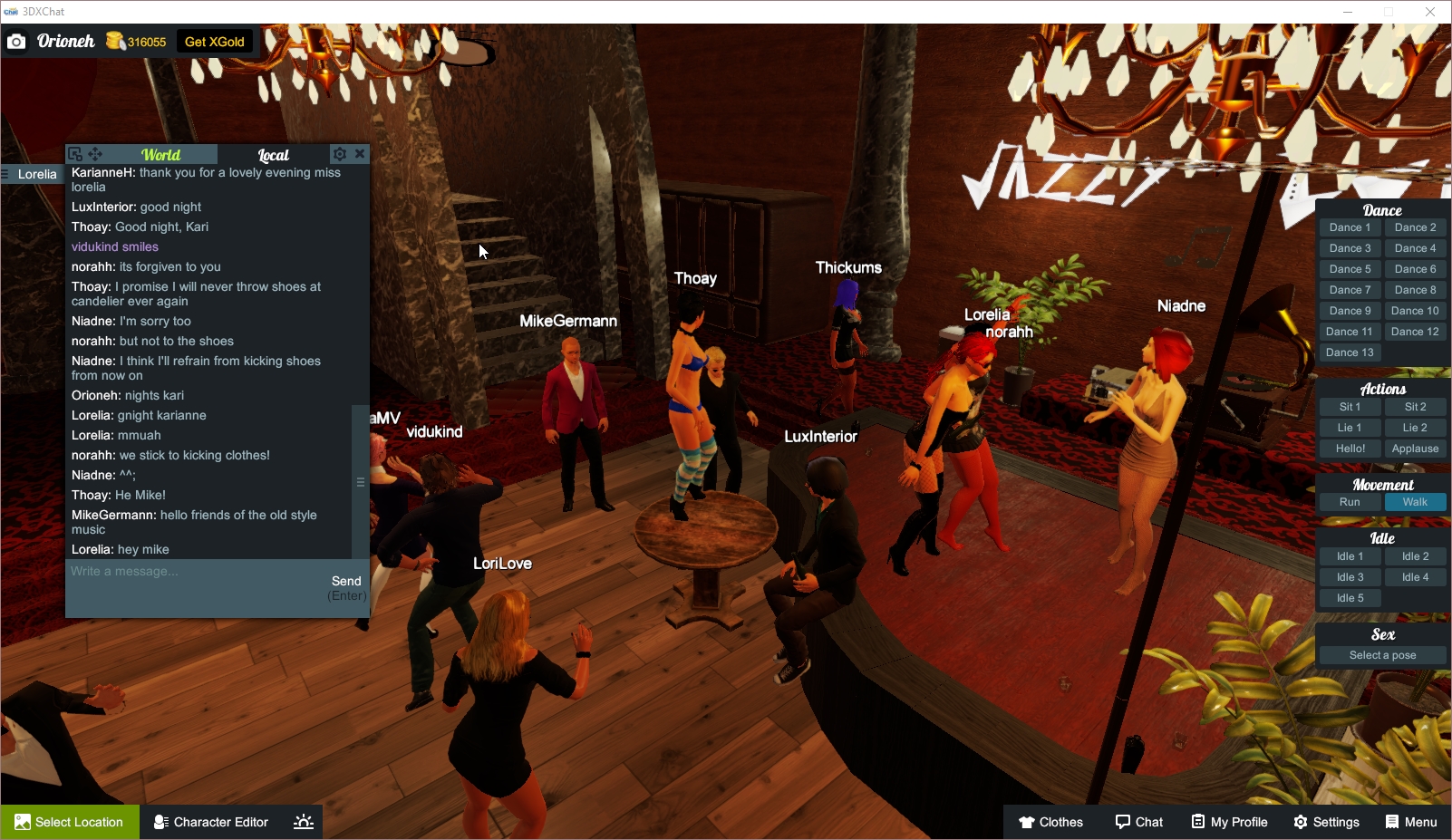Screen dimensions: 1452x840
Task: Open the game Menu
Action: coord(1410,822)
